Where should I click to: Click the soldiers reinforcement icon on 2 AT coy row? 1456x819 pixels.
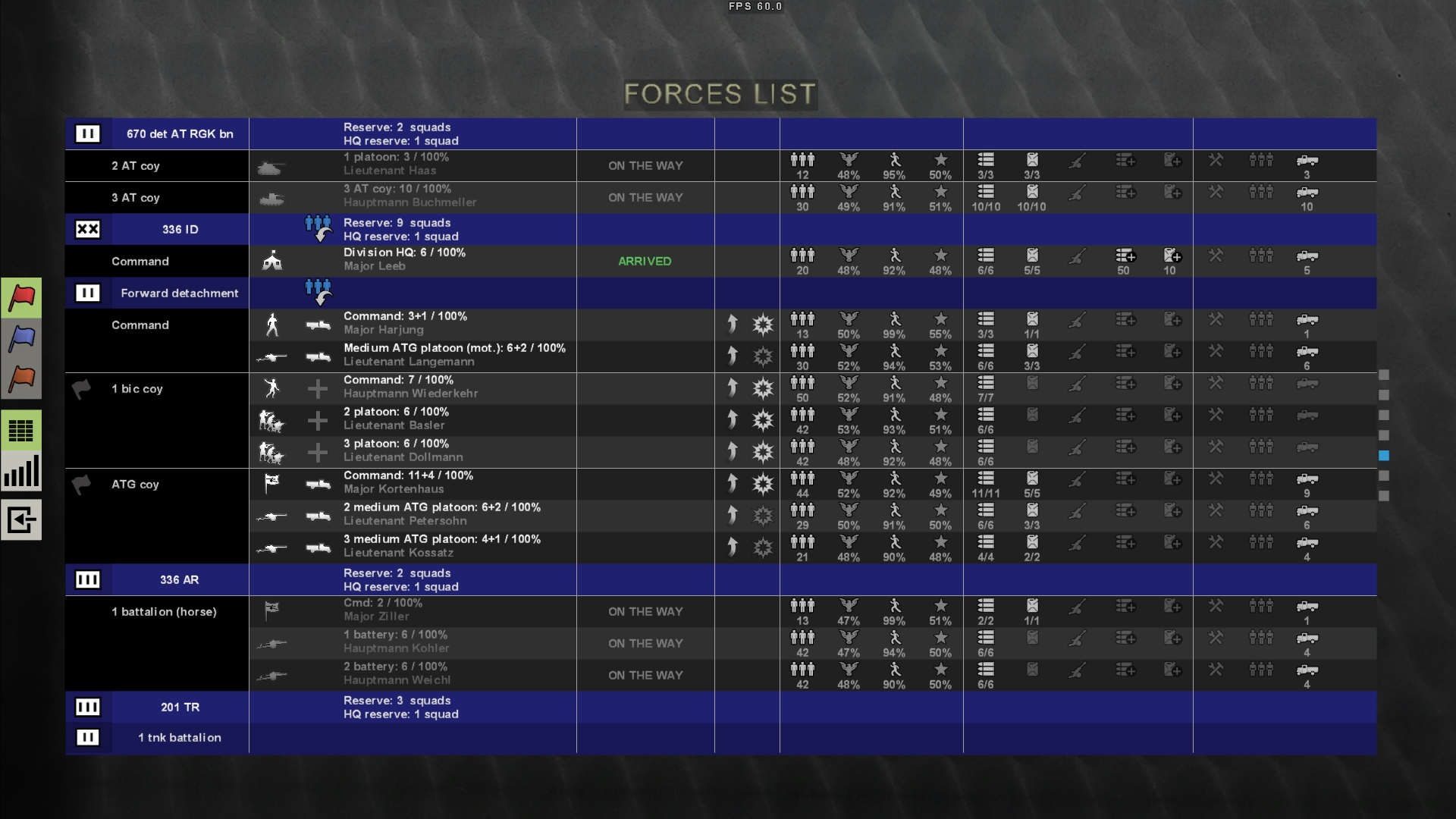pos(1261,161)
